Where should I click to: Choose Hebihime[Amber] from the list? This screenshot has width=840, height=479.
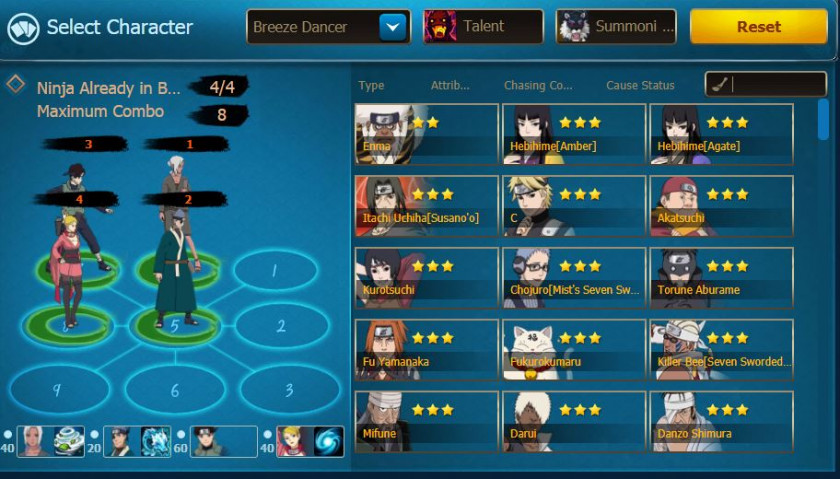(x=574, y=134)
